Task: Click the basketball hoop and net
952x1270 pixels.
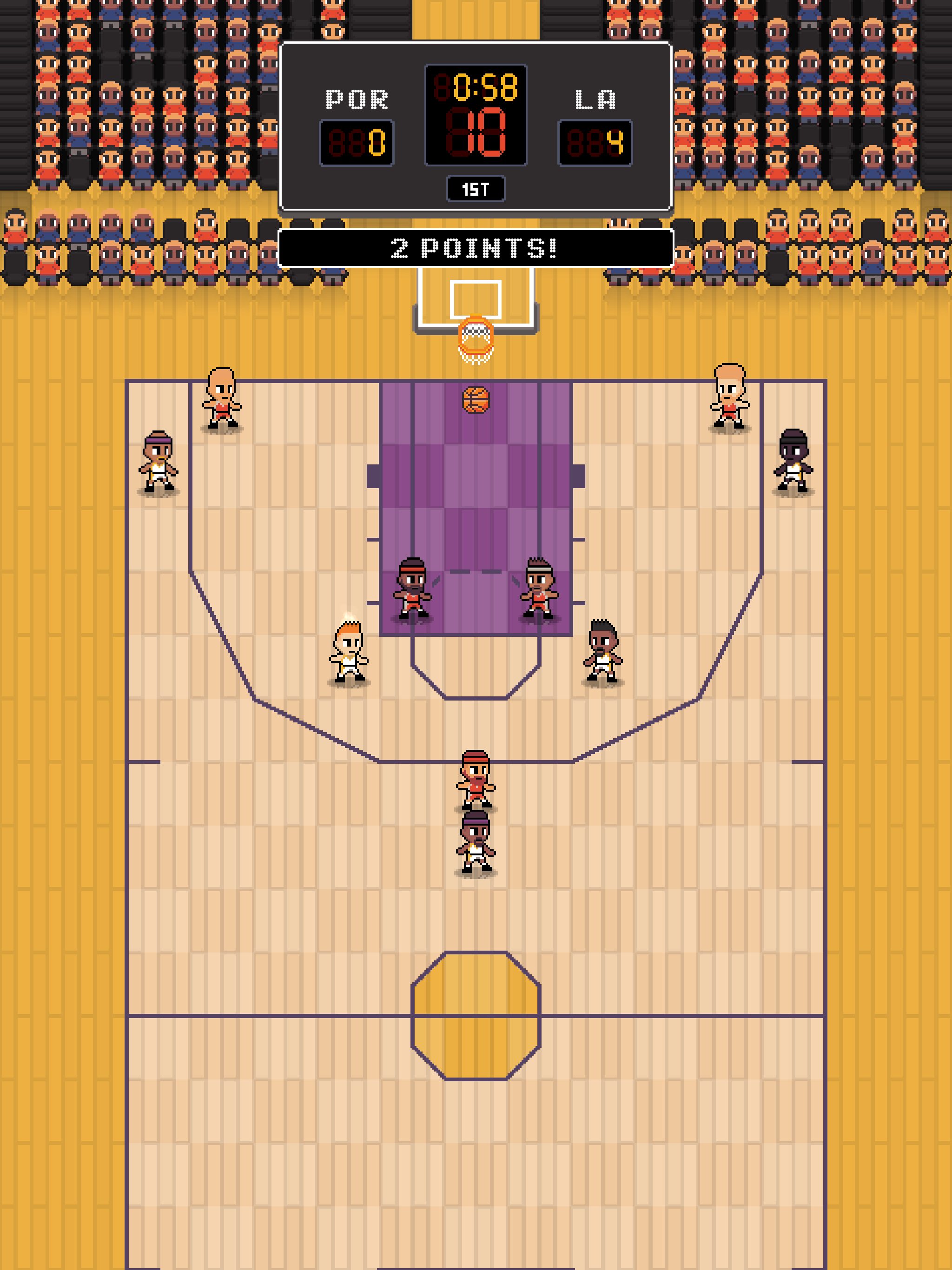Action: click(476, 342)
